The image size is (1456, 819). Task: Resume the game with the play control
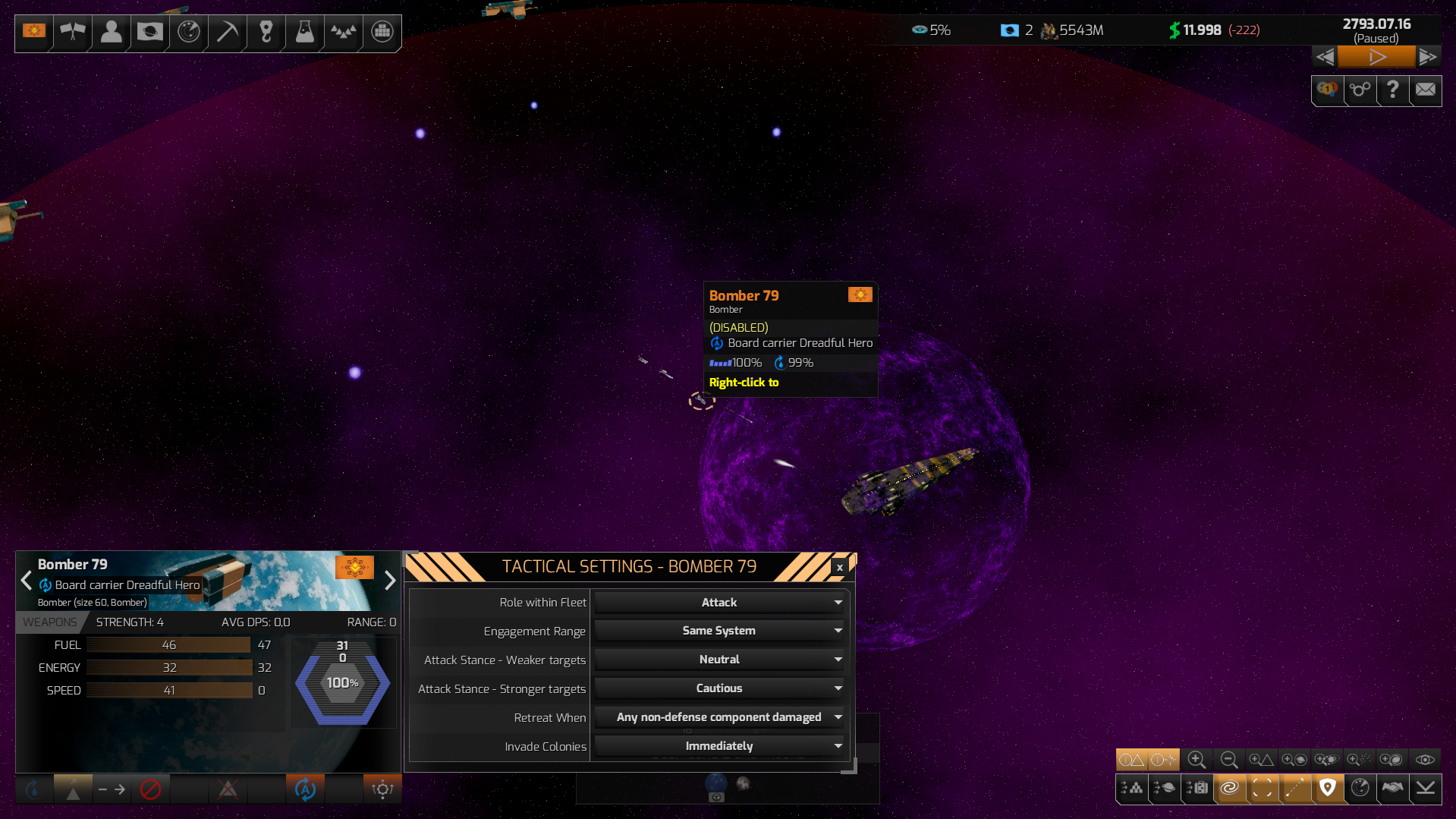tap(1376, 56)
